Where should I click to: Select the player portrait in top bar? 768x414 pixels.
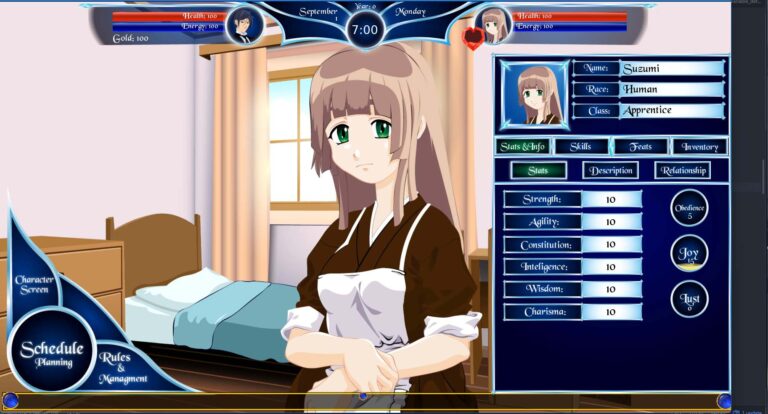tap(244, 25)
